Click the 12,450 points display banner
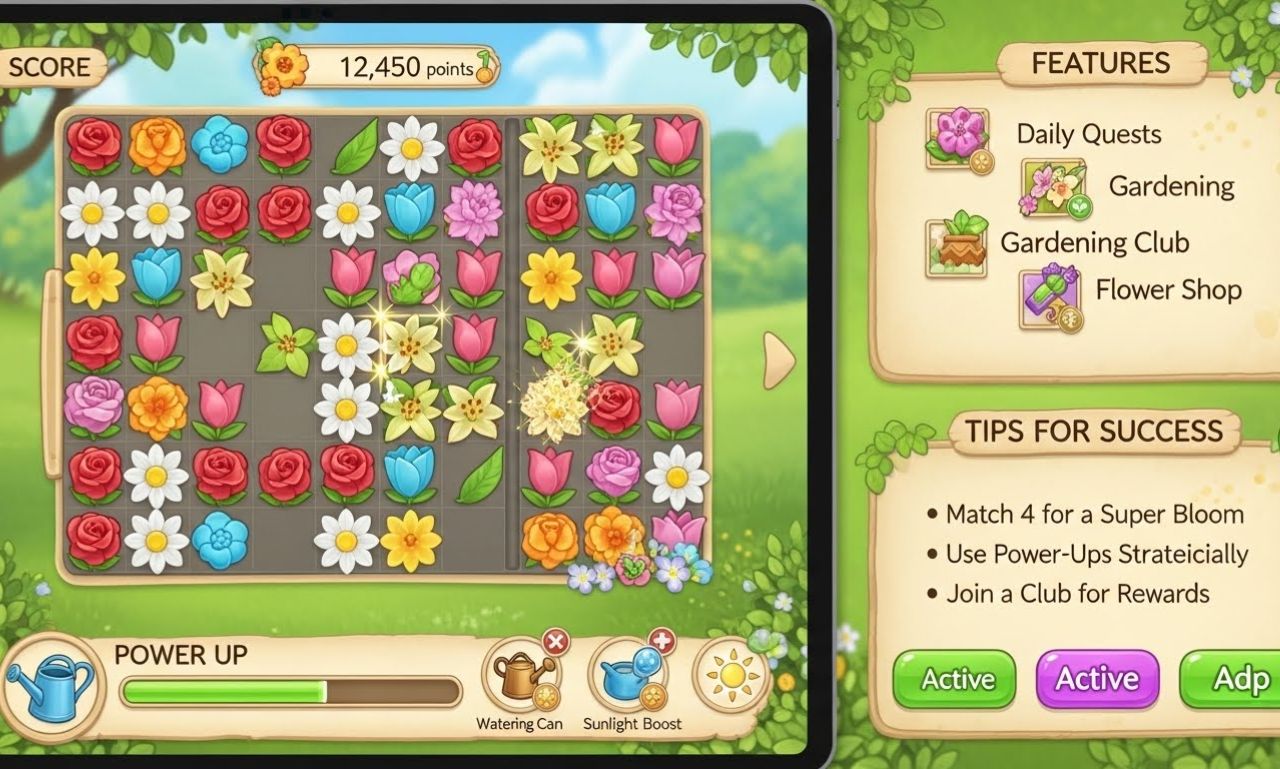 (395, 68)
